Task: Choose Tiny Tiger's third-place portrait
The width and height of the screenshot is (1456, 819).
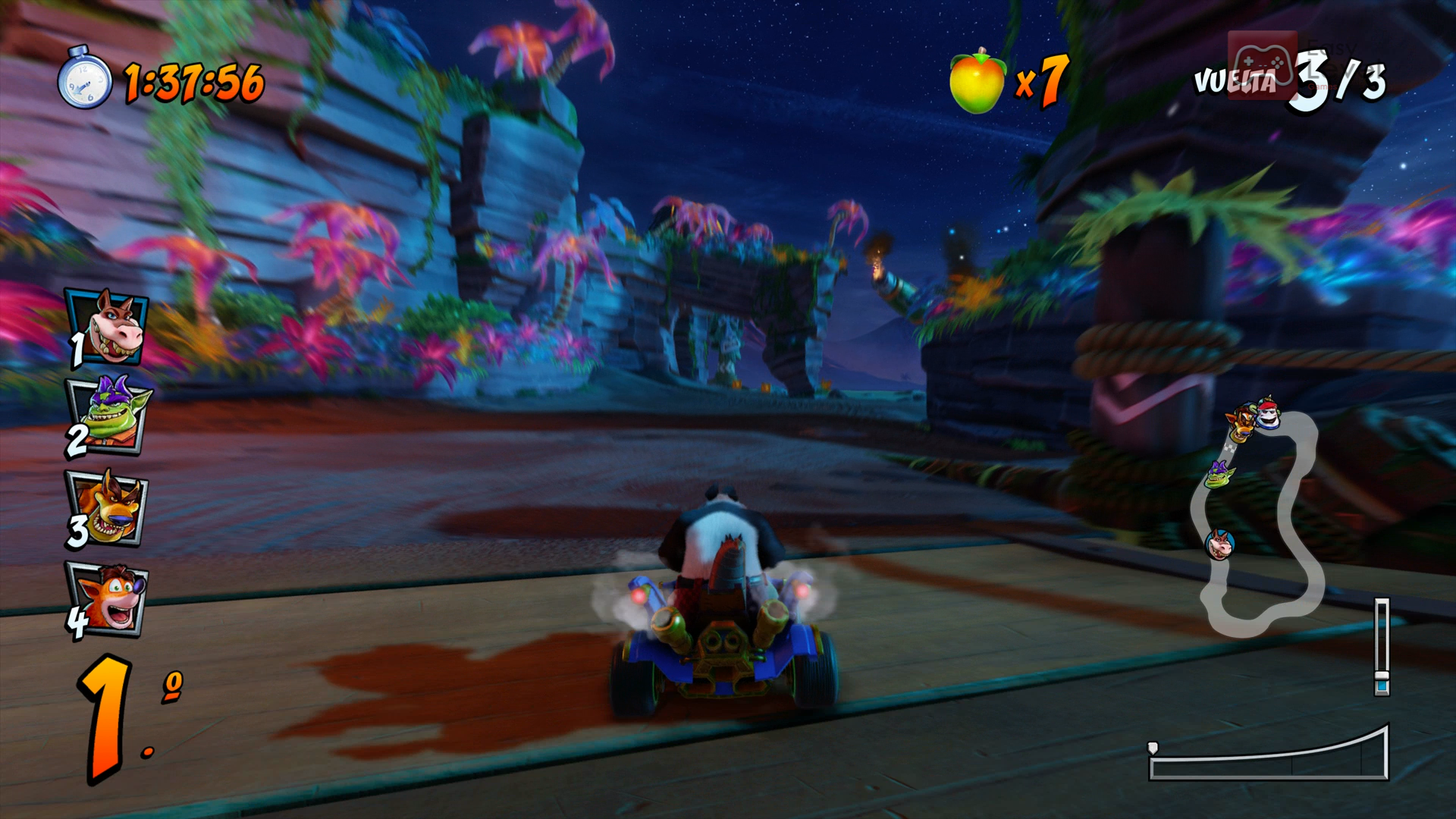Action: (108, 507)
